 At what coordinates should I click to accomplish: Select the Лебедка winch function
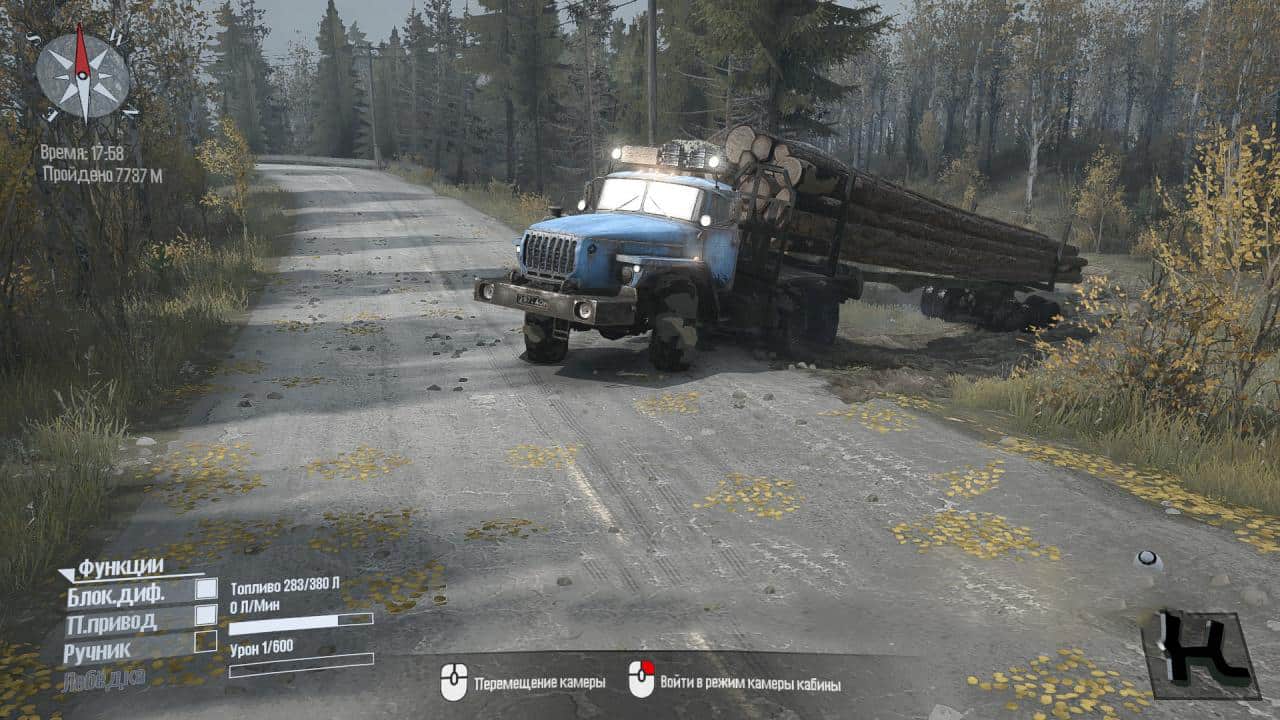coord(104,679)
